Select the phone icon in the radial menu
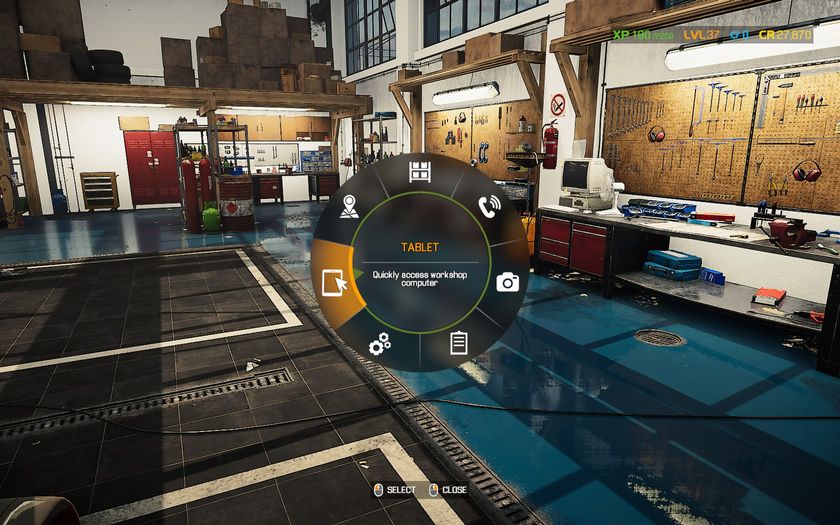 point(489,207)
